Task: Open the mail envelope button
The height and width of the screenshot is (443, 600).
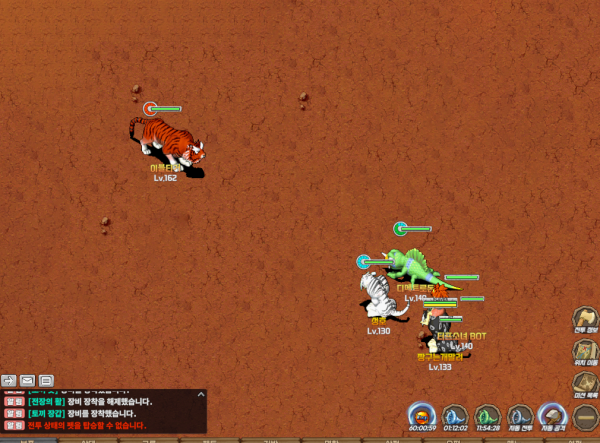Action: [x=27, y=380]
